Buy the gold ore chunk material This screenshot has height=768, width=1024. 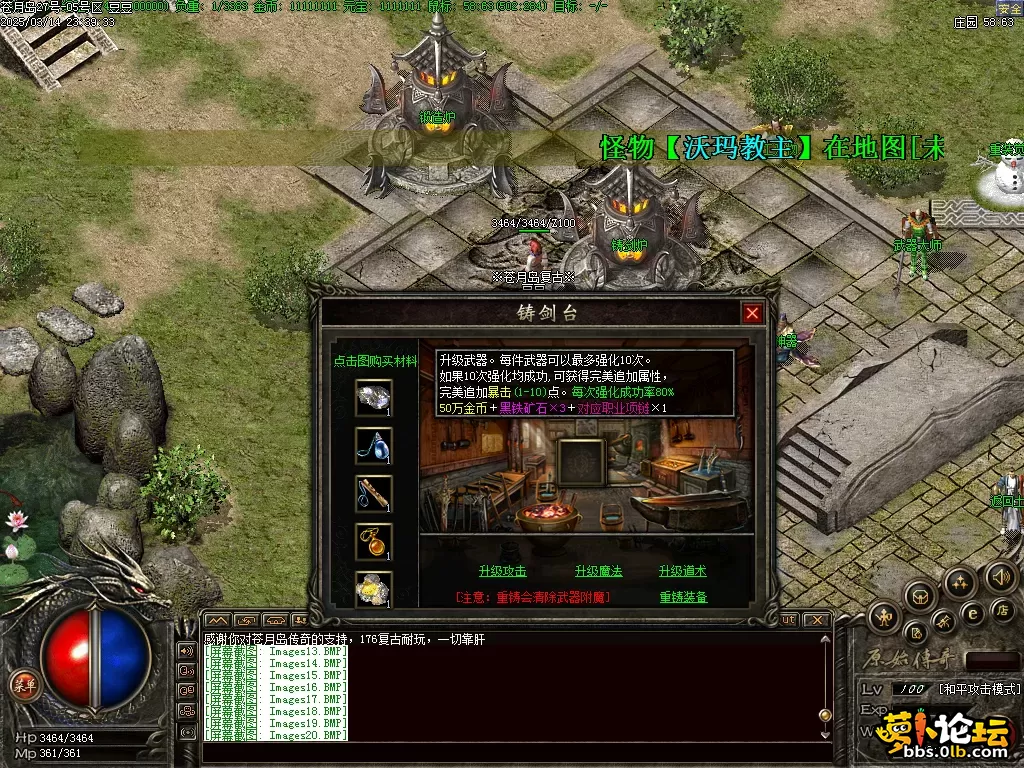[373, 589]
